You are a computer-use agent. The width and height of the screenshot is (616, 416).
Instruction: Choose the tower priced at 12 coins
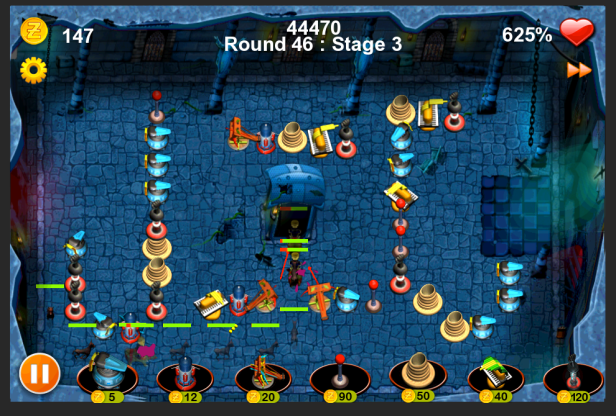click(185, 376)
